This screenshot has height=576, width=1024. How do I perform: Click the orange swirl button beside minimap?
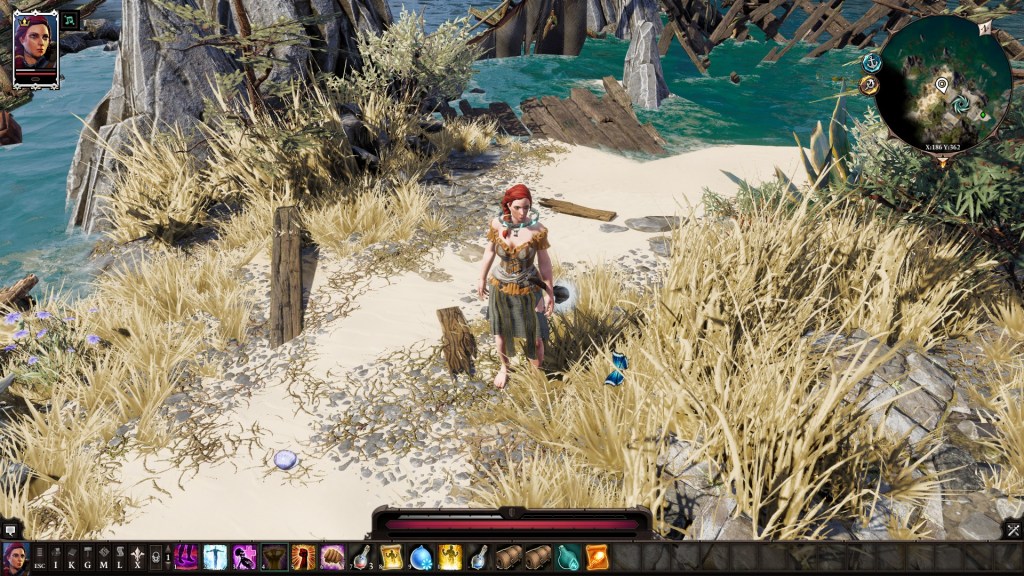coord(869,85)
